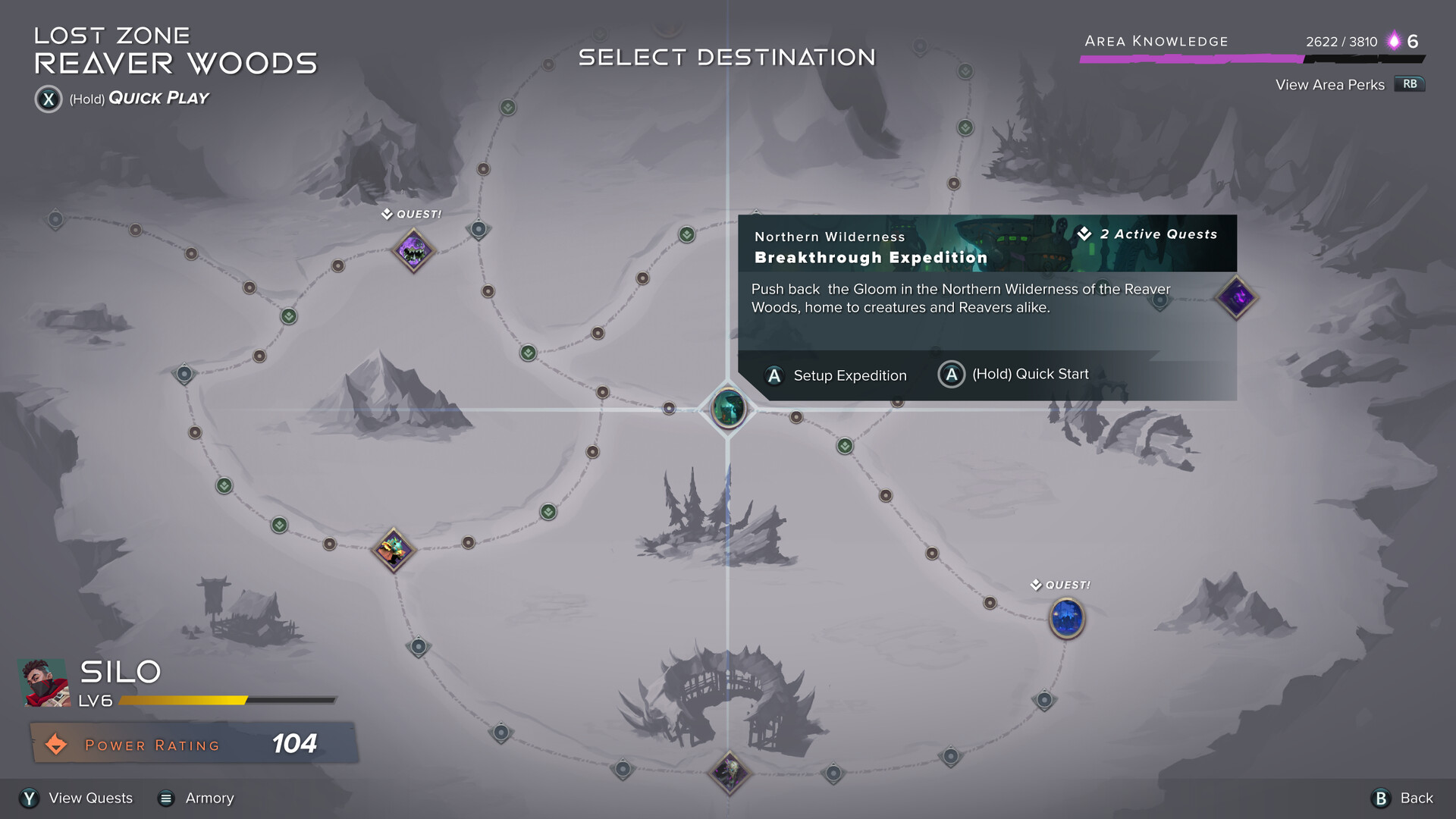Click the quest diamond beside 2 Active Quests
1456x819 pixels.
[x=1084, y=234]
